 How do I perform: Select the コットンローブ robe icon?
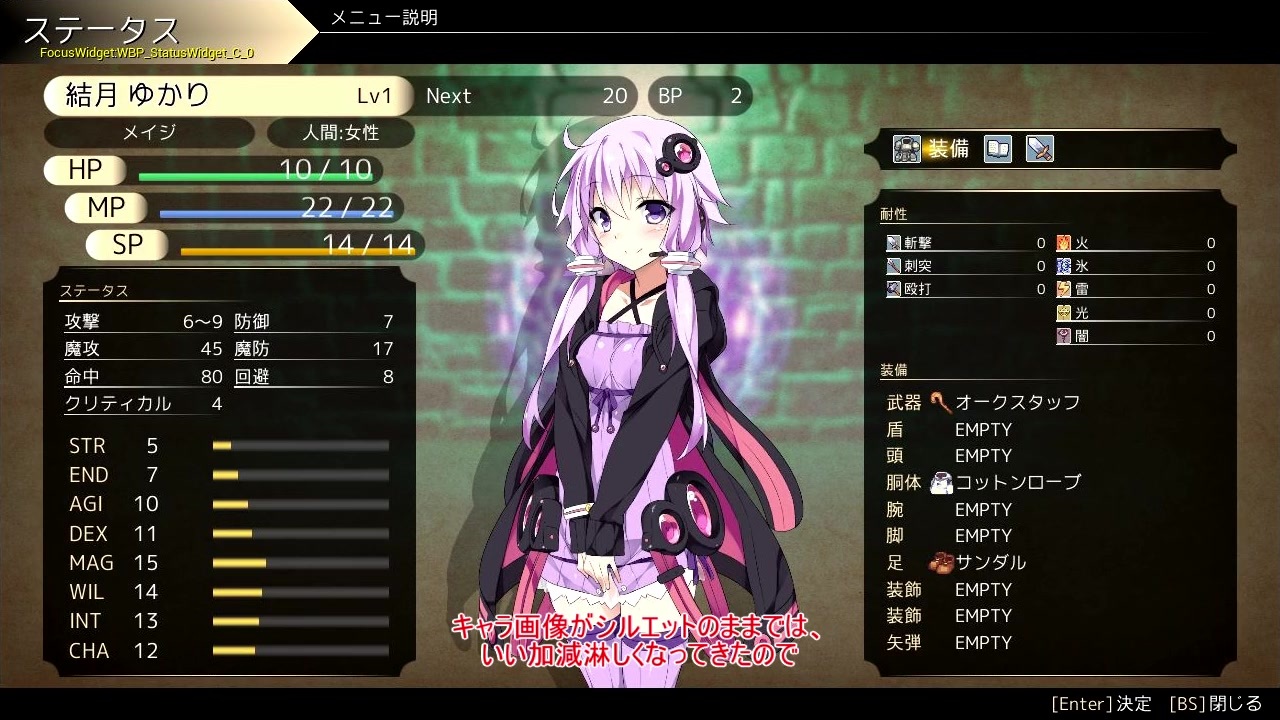pos(940,482)
